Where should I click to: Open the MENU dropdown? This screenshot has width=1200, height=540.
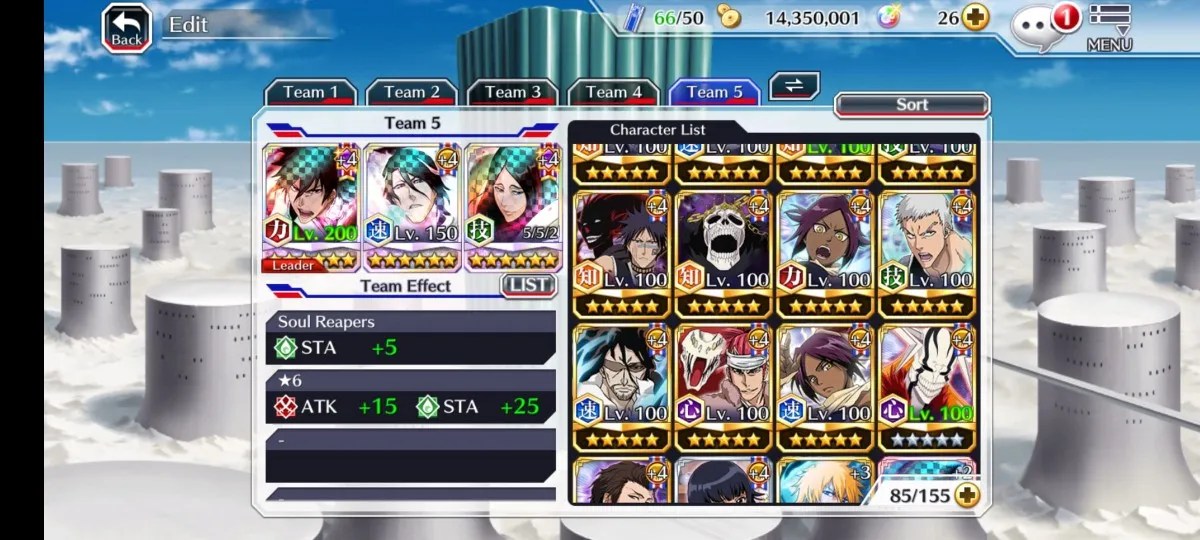[1109, 28]
